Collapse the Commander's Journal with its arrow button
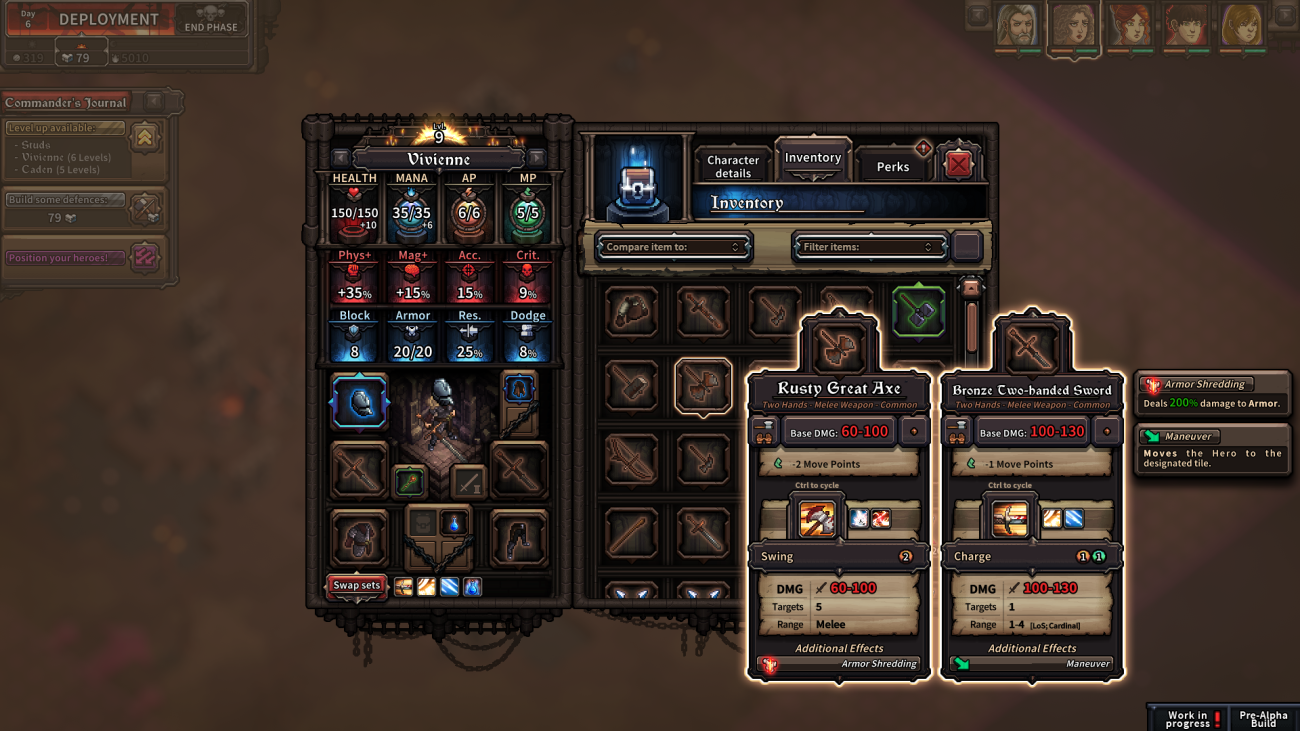 tap(152, 101)
